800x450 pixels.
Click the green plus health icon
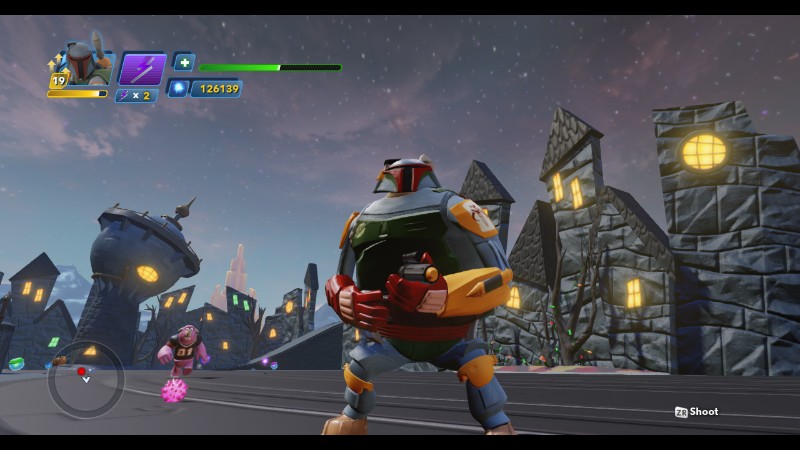tap(183, 62)
